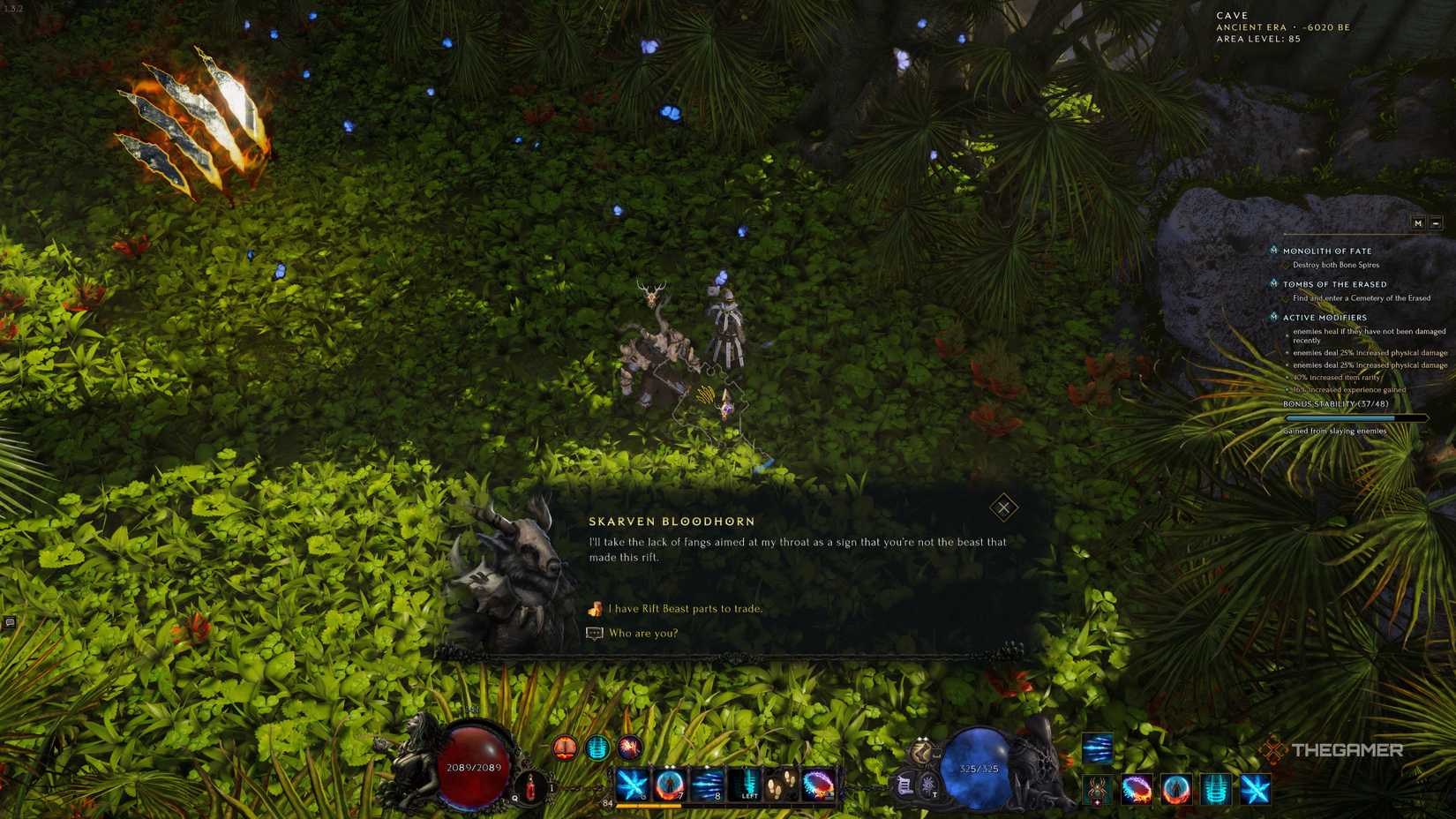Collapse the Active Modifiers list
This screenshot has width=1456, height=819.
click(x=1272, y=318)
